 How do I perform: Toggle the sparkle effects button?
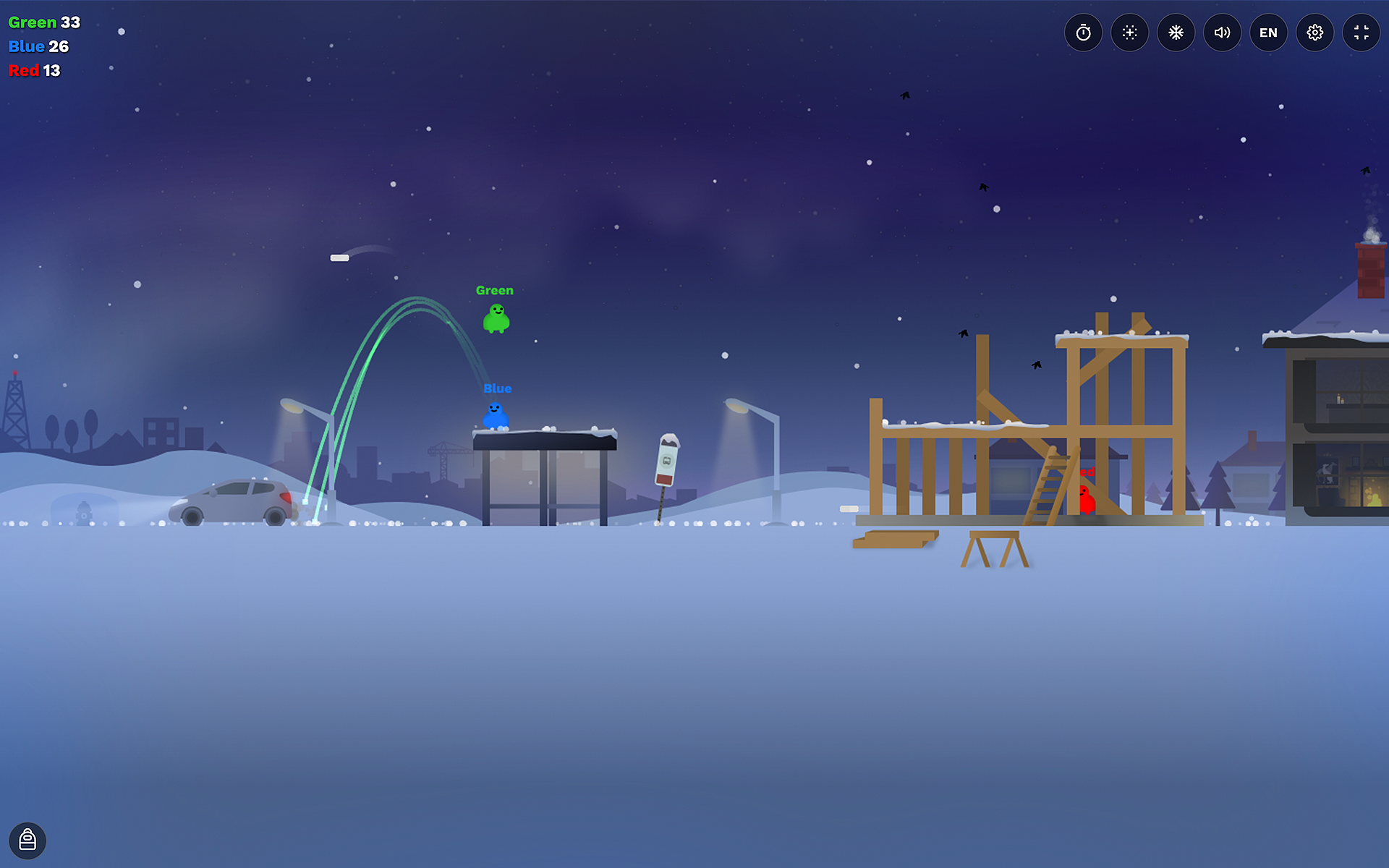coord(1129,33)
